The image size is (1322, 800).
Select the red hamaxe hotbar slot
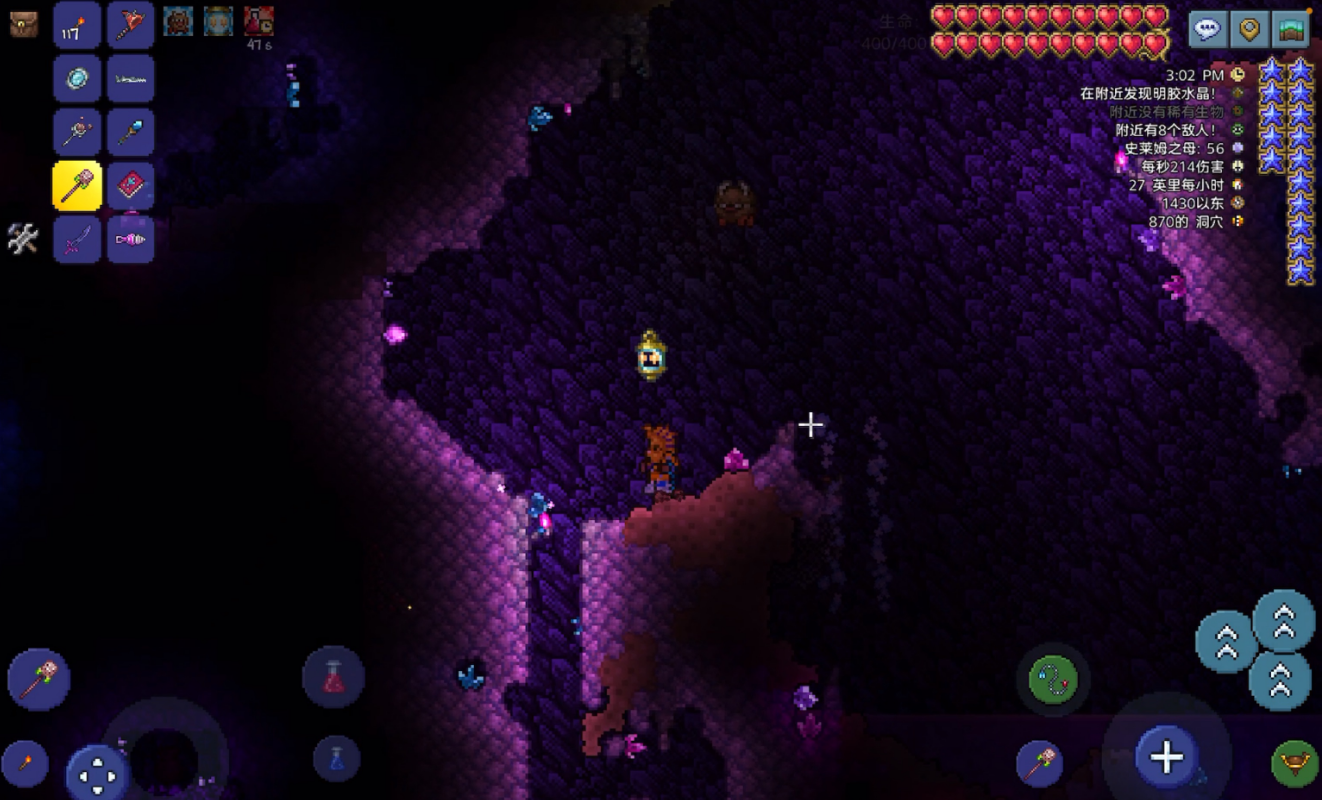131,26
